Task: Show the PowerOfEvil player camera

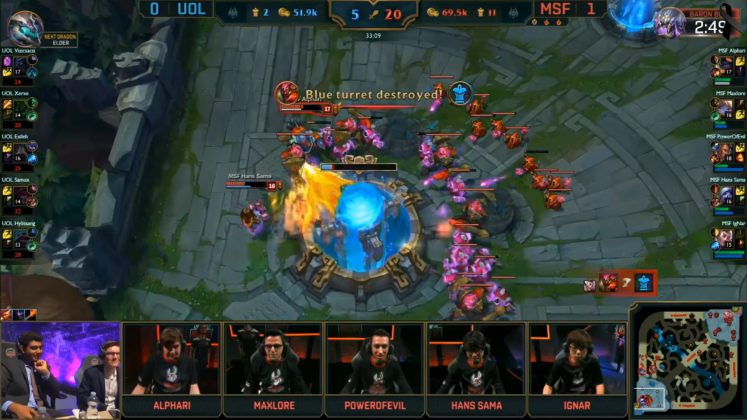Action: point(374,365)
